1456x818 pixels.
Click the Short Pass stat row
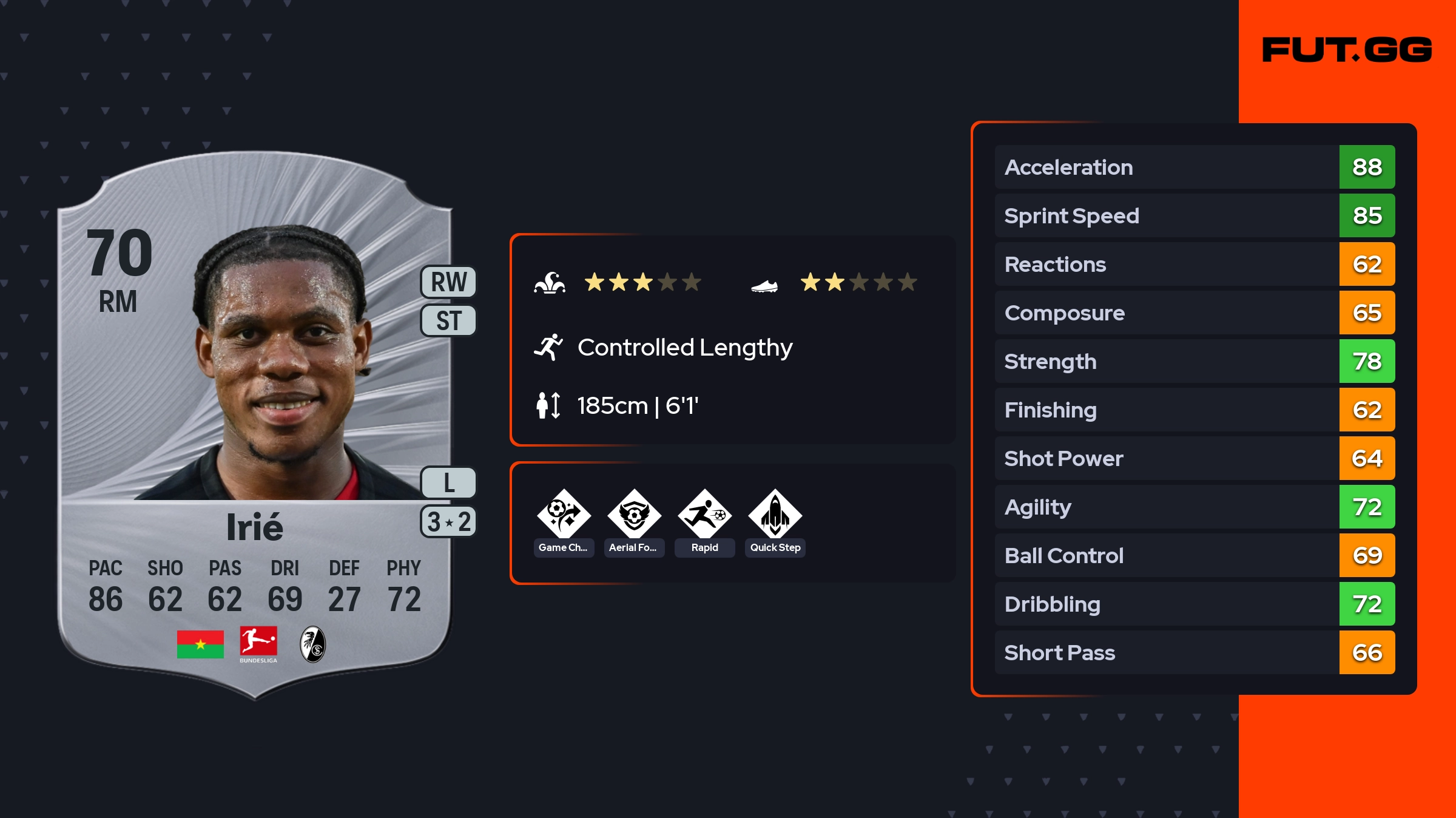[1194, 652]
